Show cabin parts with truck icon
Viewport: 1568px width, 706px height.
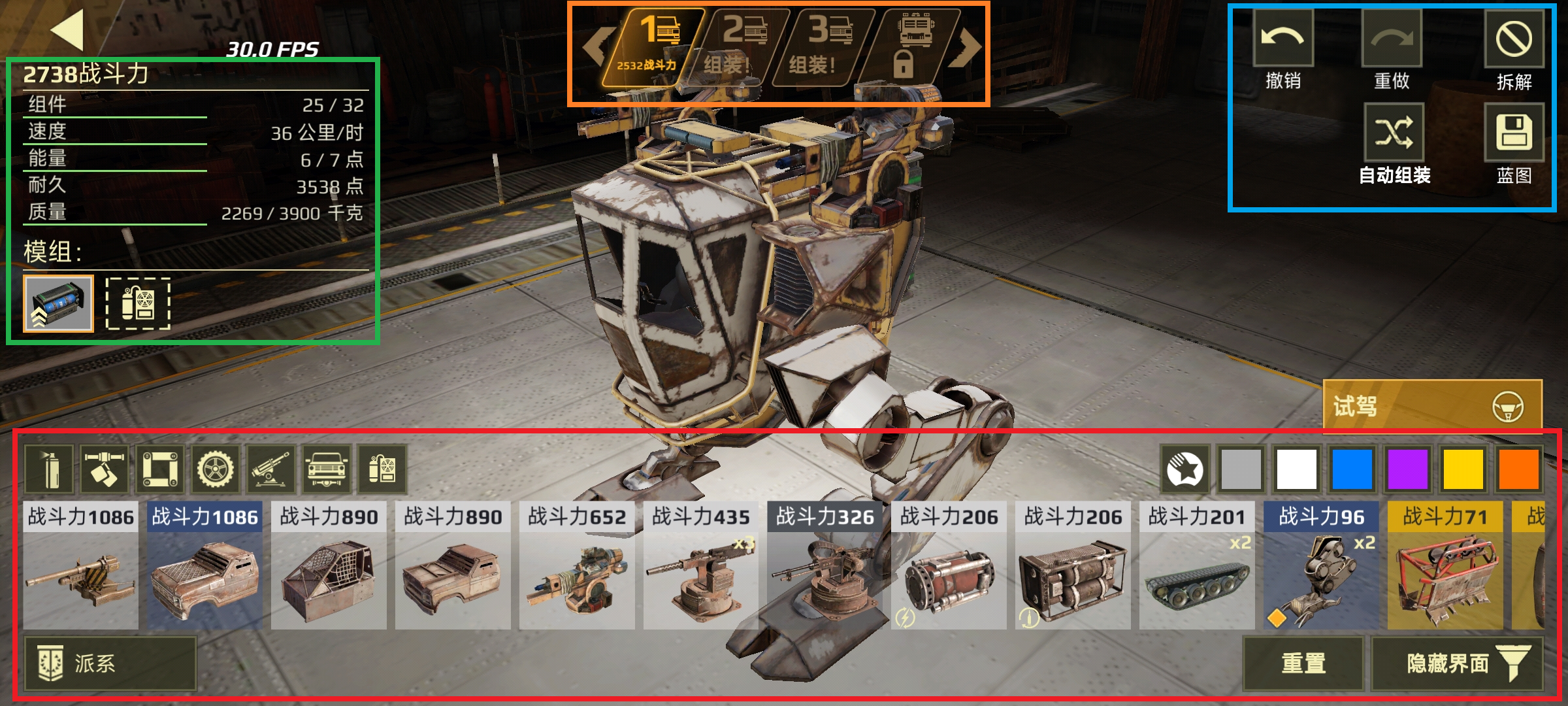coord(327,469)
